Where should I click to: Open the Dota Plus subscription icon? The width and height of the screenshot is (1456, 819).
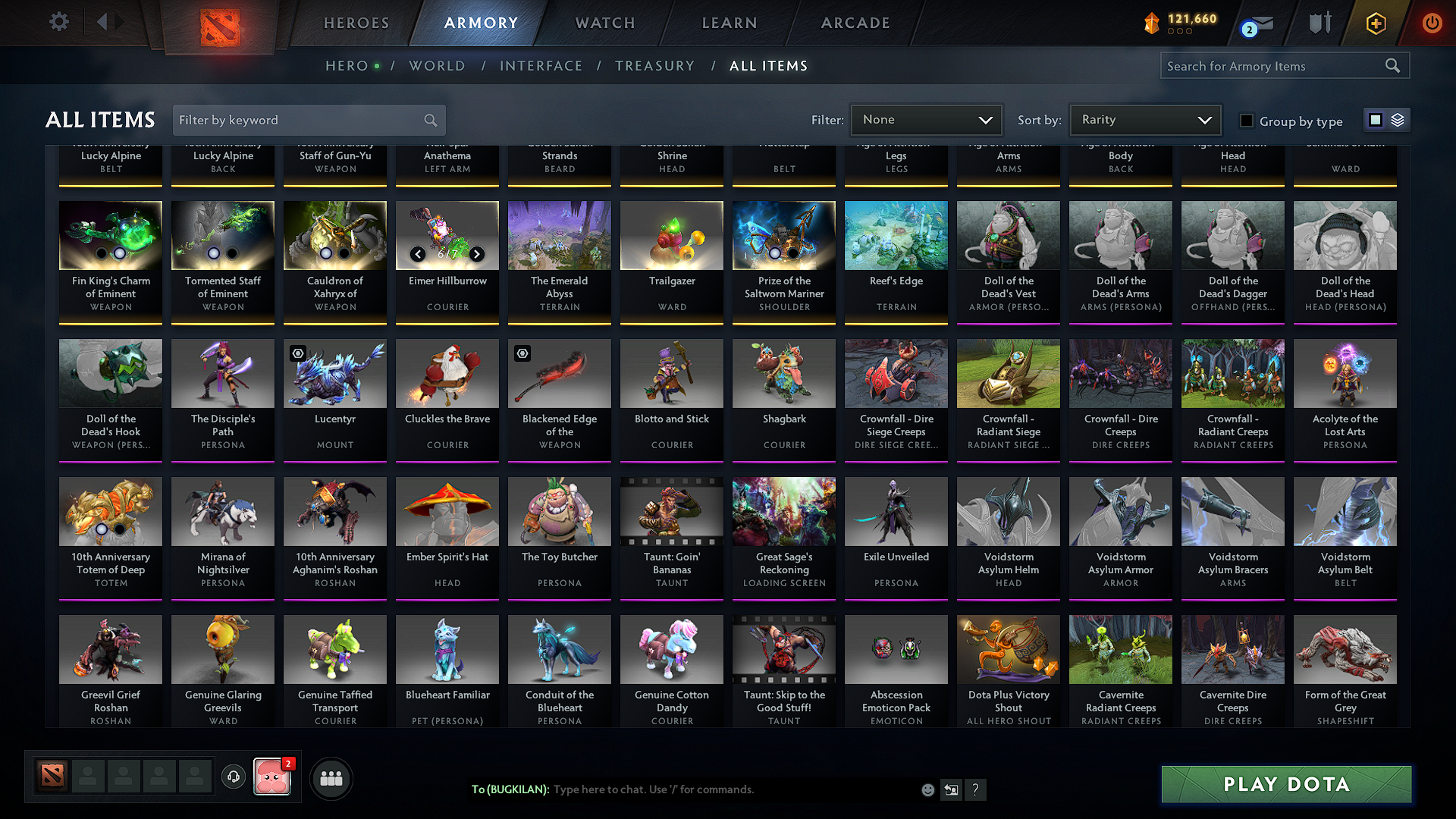pyautogui.click(x=1375, y=23)
